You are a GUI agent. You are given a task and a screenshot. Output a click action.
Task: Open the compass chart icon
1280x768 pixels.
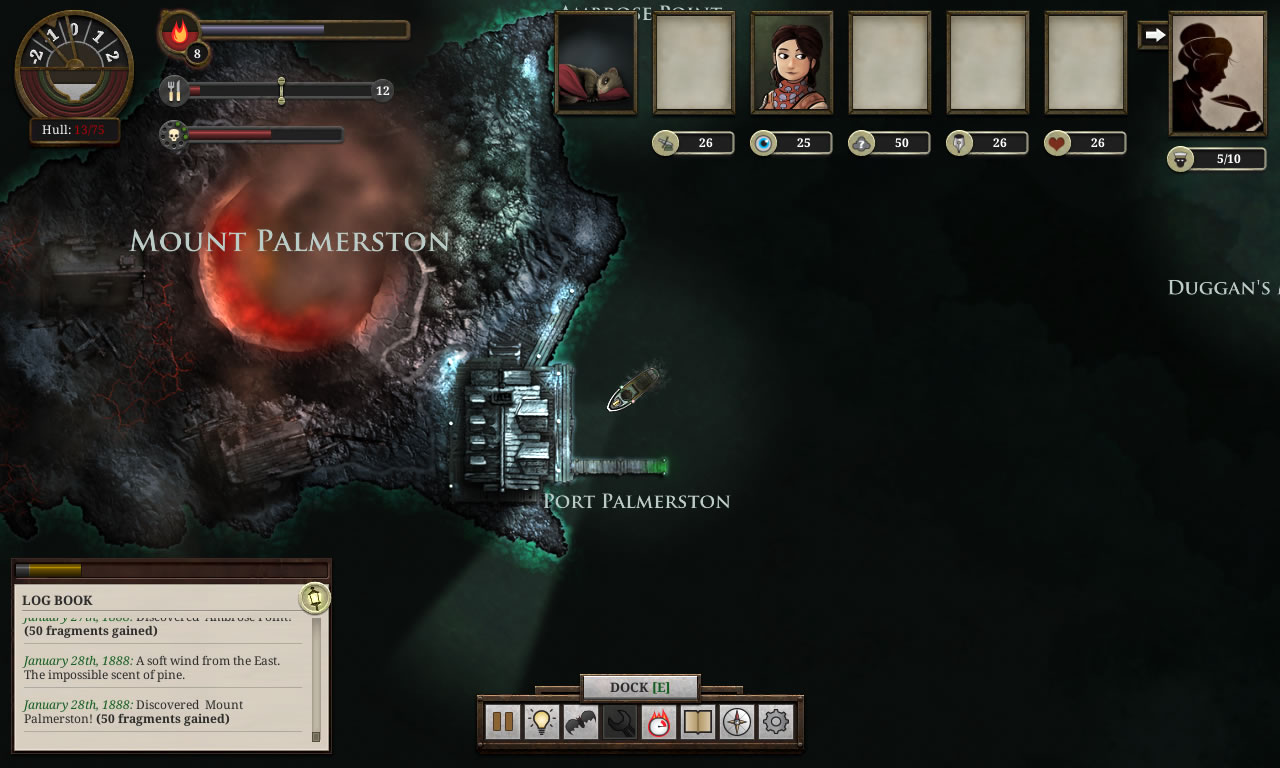(x=737, y=722)
